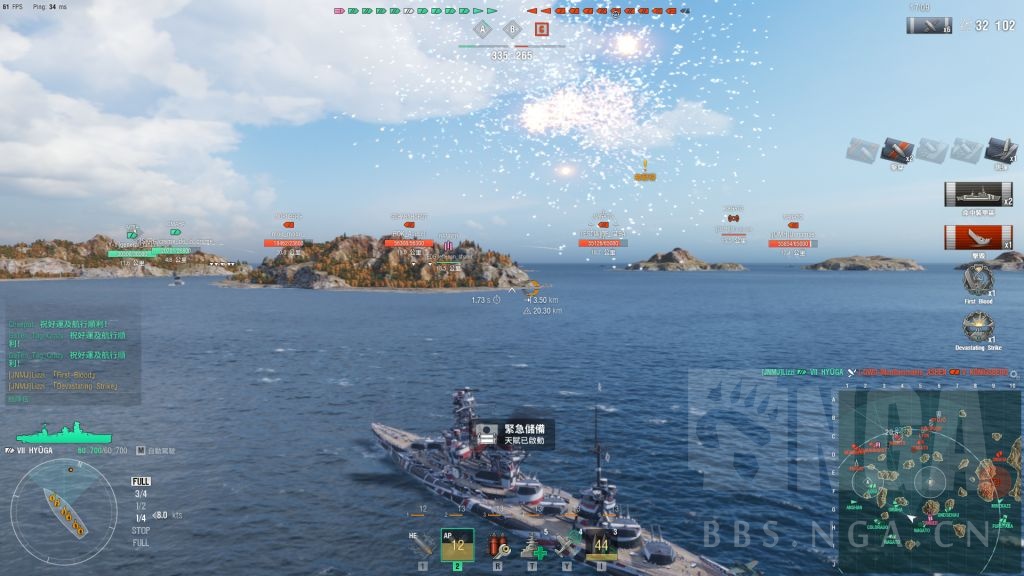Image resolution: width=1024 pixels, height=576 pixels.
Task: Click the battle chat message log
Action: tap(68, 355)
